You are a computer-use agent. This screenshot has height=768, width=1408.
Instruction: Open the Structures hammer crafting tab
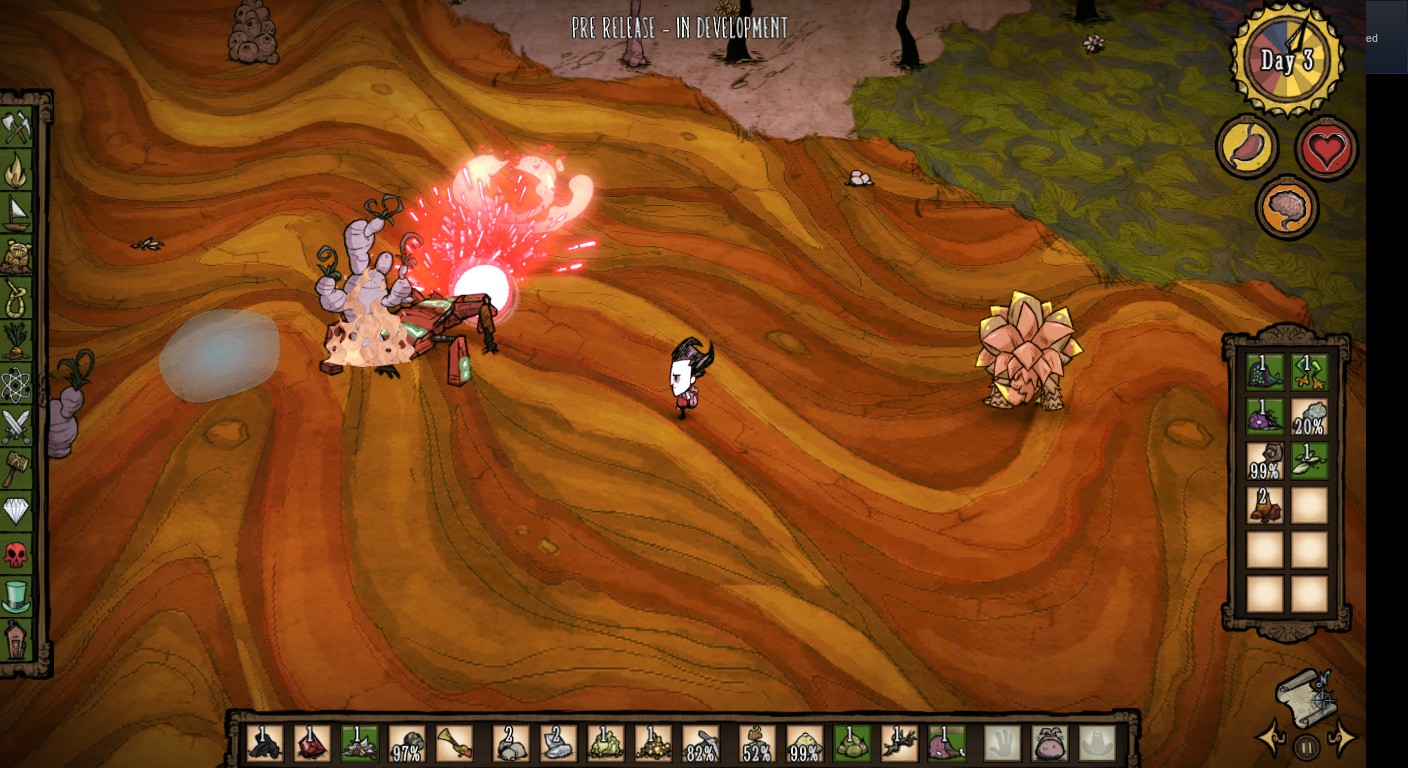16,469
